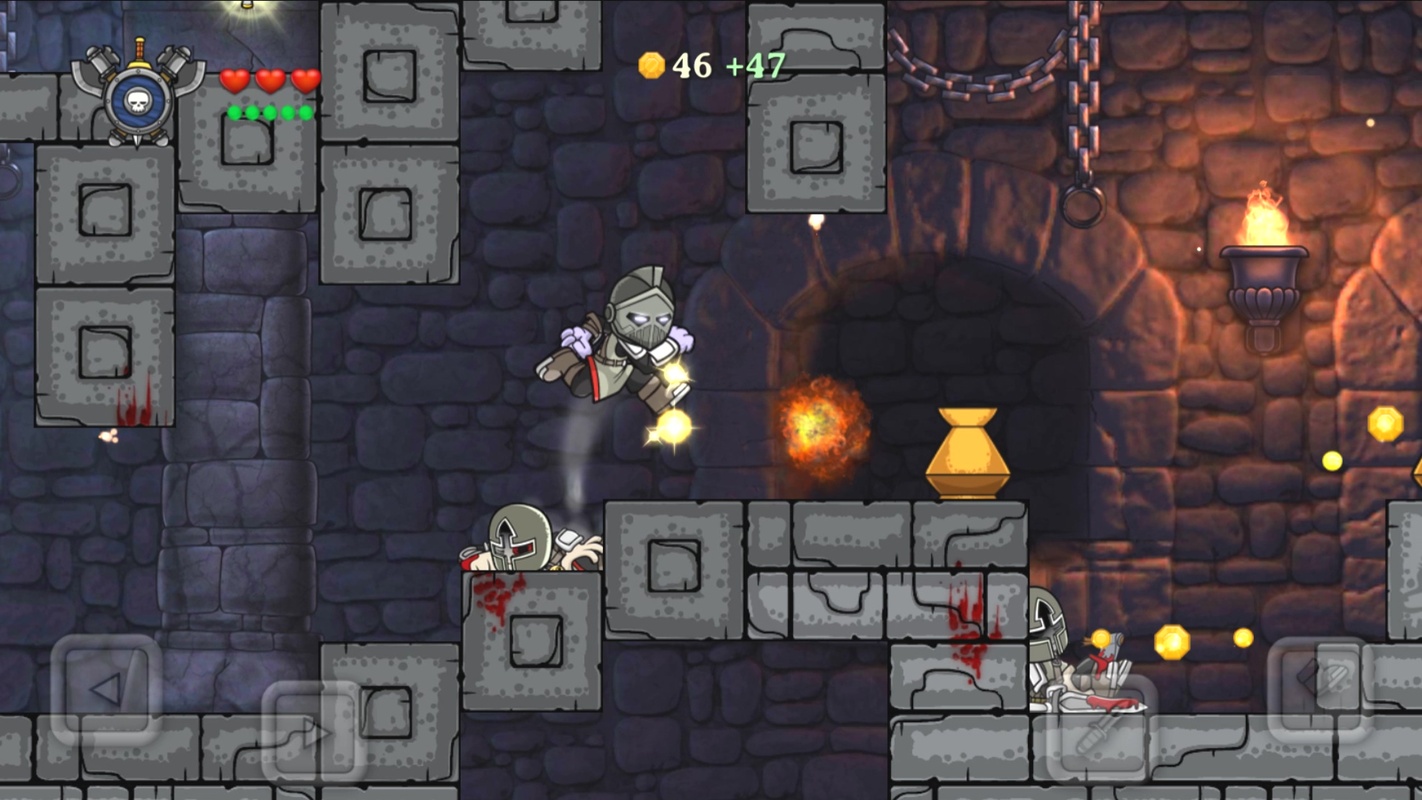Open the skull shield class emblem
Image resolution: width=1422 pixels, height=800 pixels.
(138, 95)
